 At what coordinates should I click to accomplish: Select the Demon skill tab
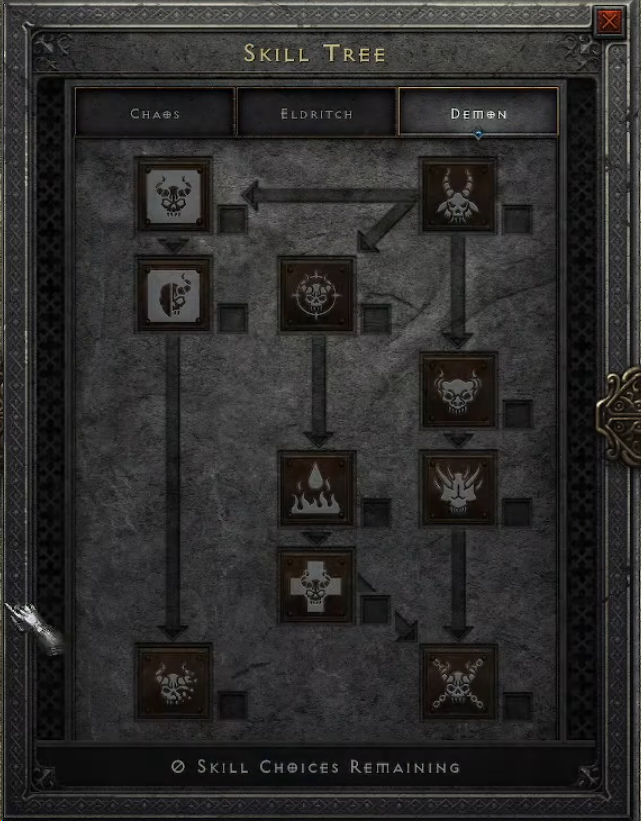point(478,113)
